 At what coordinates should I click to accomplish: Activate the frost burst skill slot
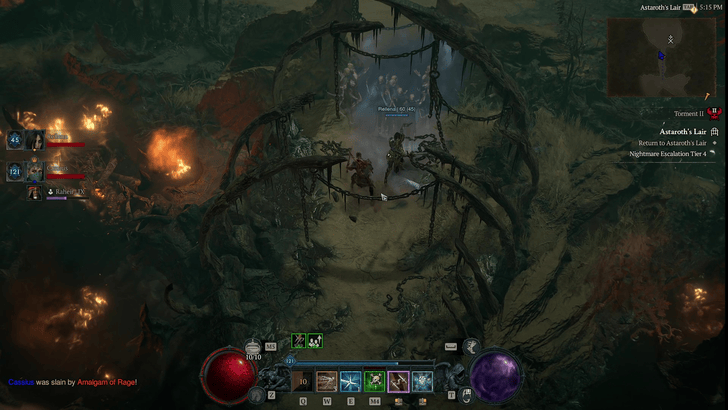click(x=423, y=381)
